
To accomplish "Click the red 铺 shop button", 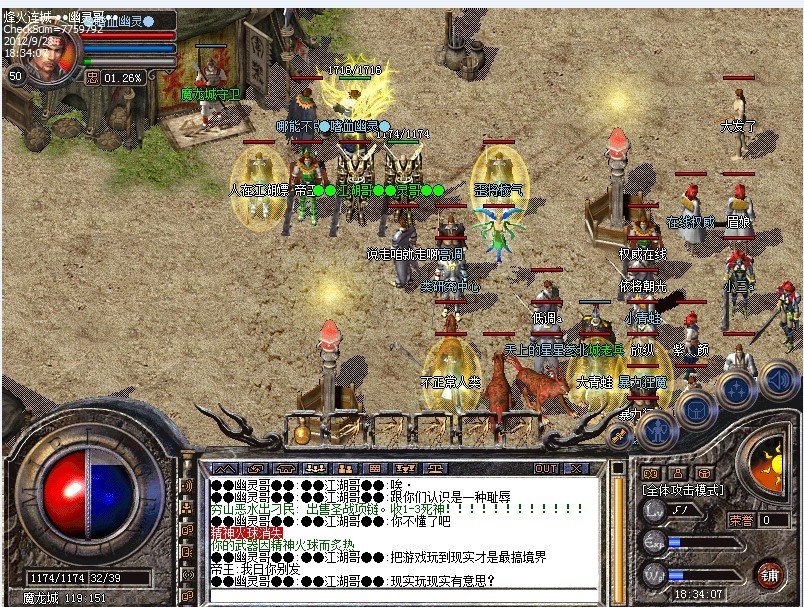I will click(x=769, y=575).
